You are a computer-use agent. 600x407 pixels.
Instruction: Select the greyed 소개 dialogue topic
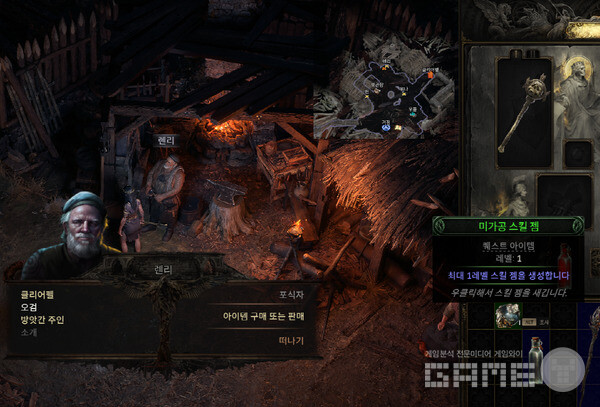[x=28, y=331]
